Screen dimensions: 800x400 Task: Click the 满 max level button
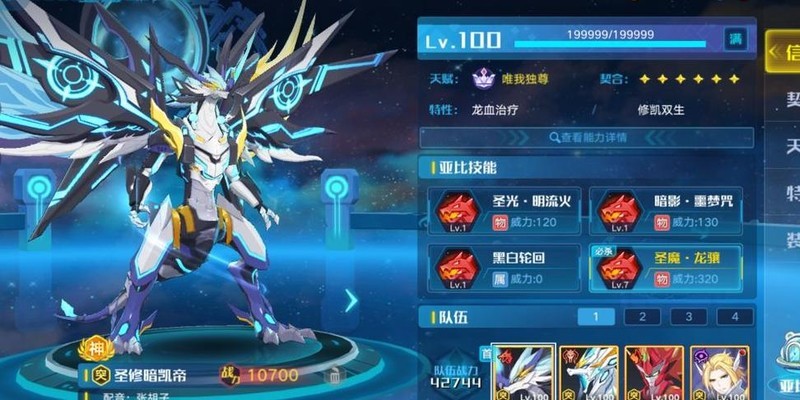735,38
